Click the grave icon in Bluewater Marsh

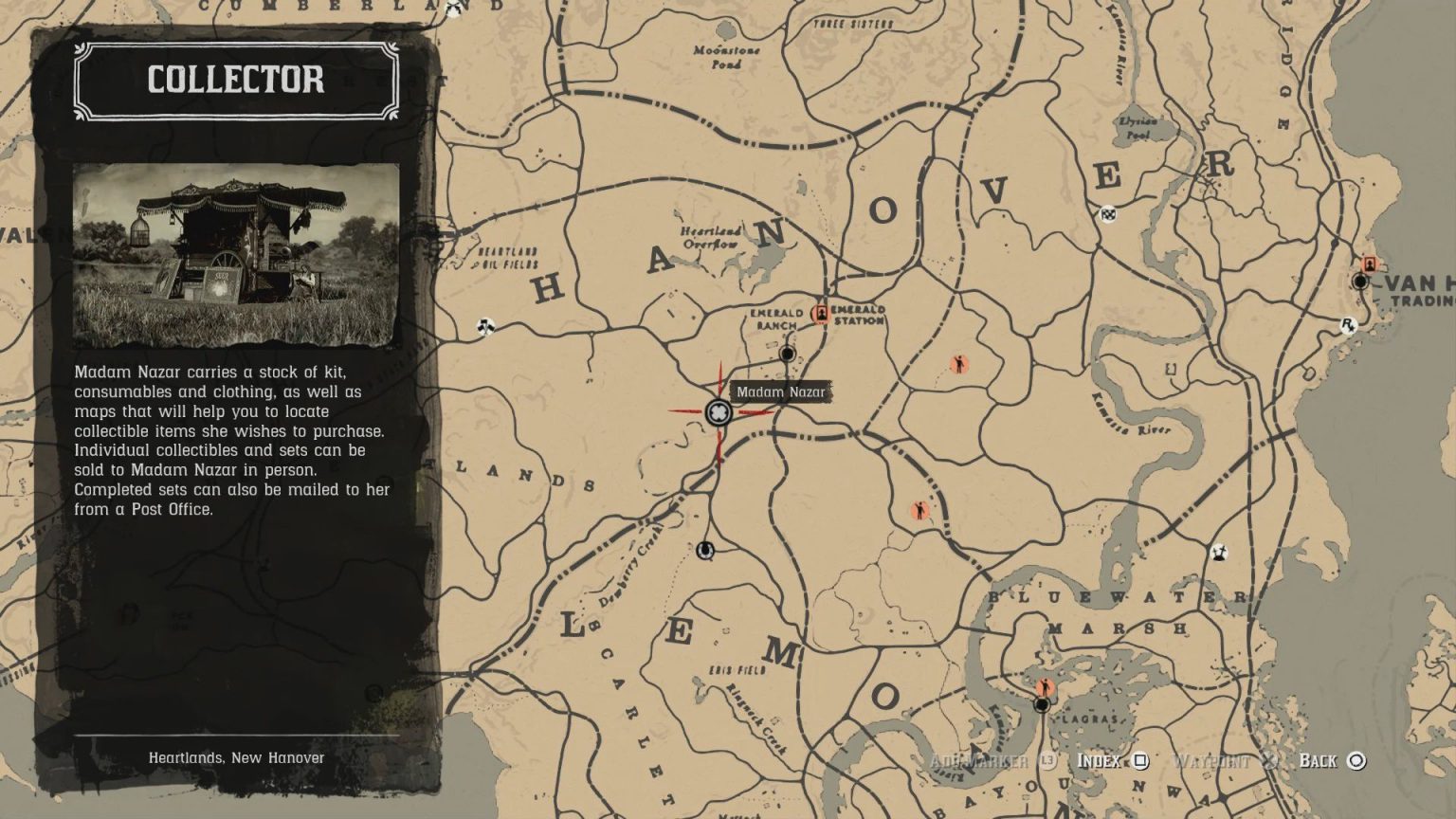click(x=1219, y=552)
